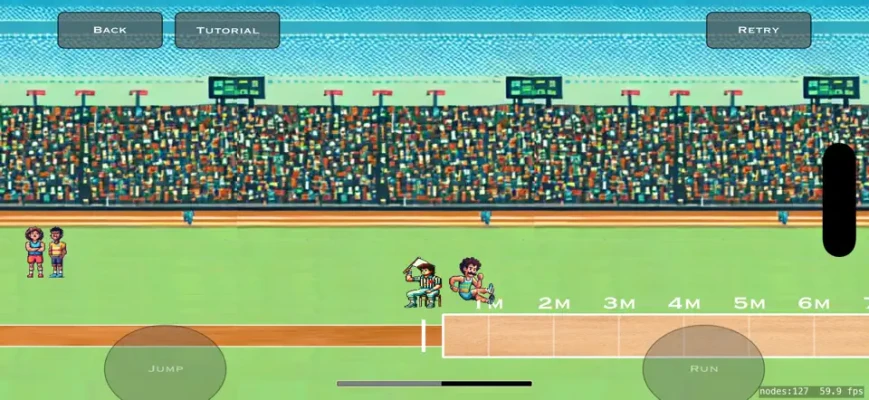Tap the round Jump button
The image size is (869, 400).
[x=165, y=367]
